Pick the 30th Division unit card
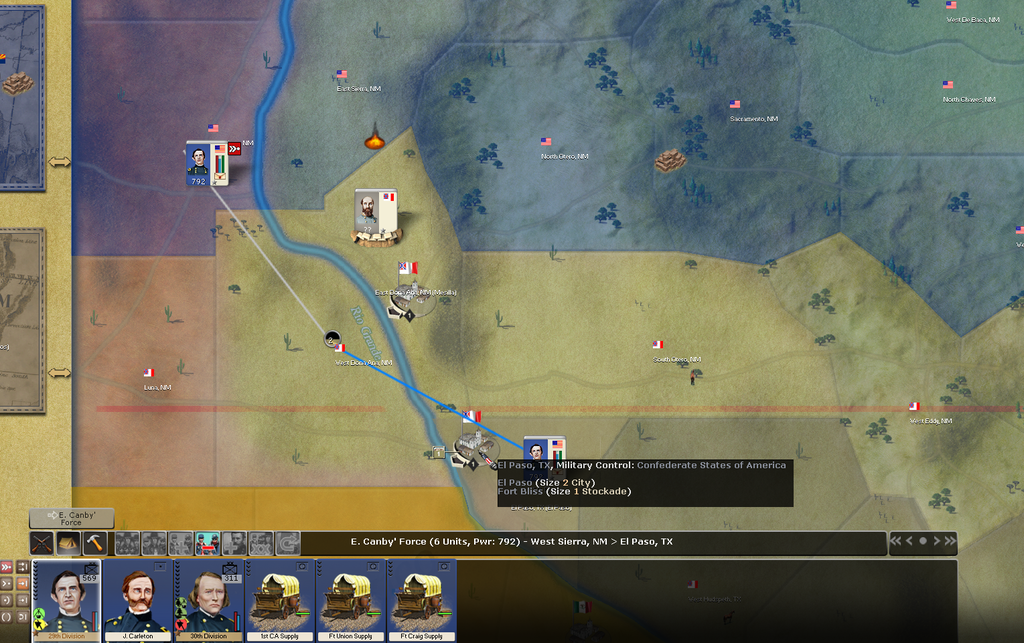Image resolution: width=1024 pixels, height=643 pixels. click(x=209, y=598)
